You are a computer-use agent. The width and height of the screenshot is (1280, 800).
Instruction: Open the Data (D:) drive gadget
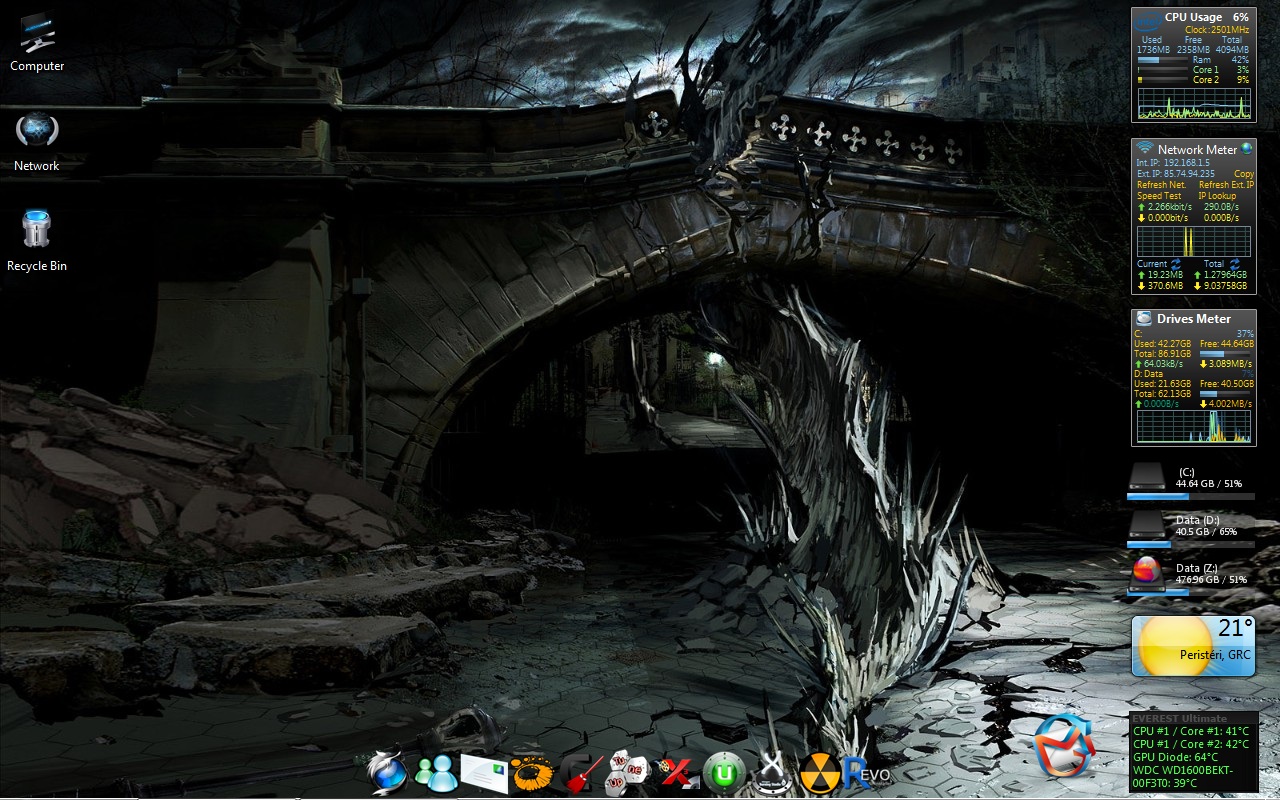(x=1190, y=528)
